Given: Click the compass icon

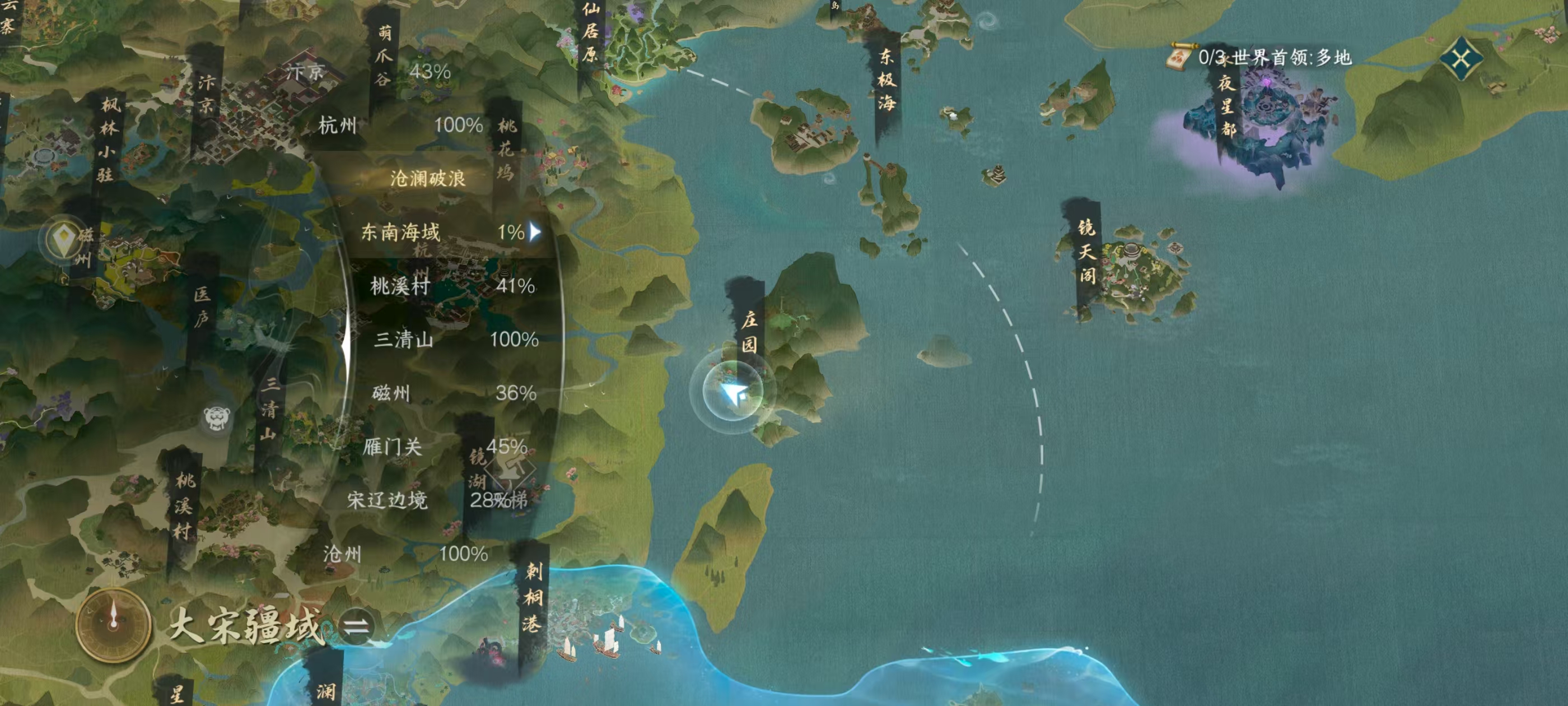Looking at the screenshot, I should [113, 624].
